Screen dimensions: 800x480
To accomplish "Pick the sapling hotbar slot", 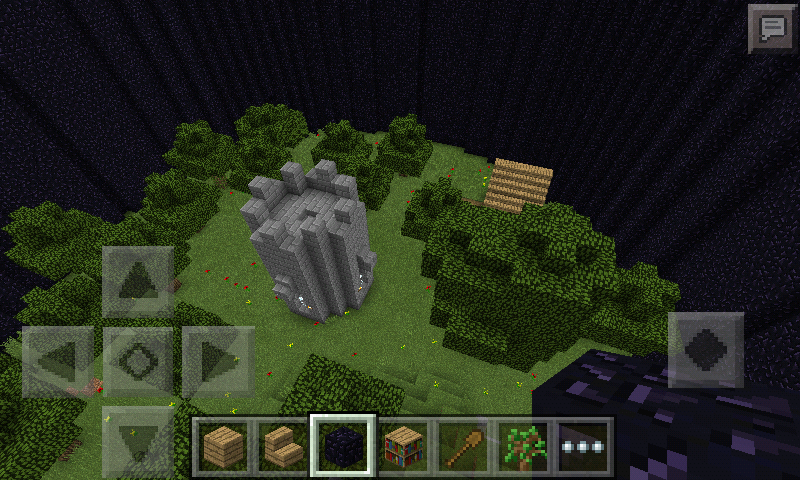I will 524,443.
